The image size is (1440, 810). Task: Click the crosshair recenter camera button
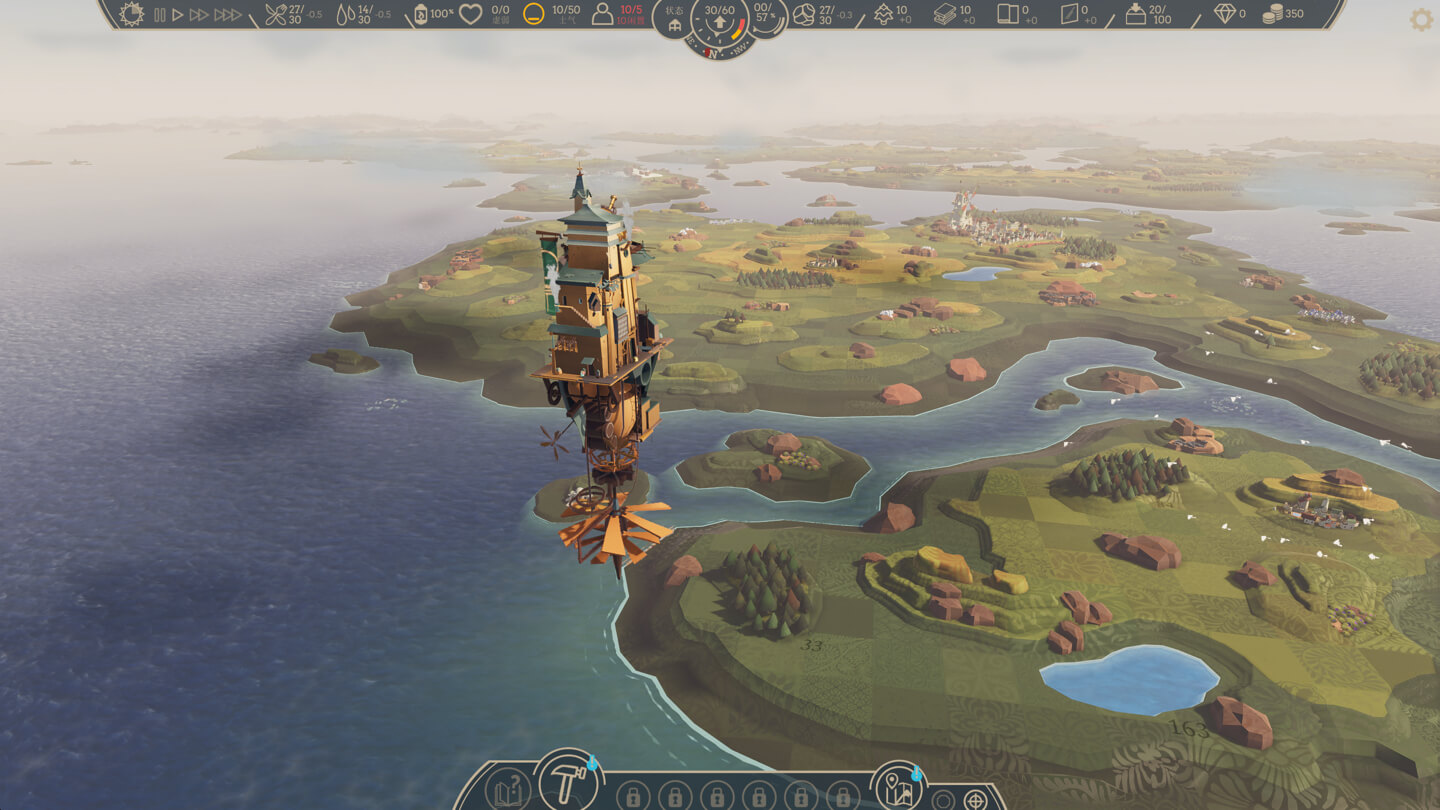[975, 799]
